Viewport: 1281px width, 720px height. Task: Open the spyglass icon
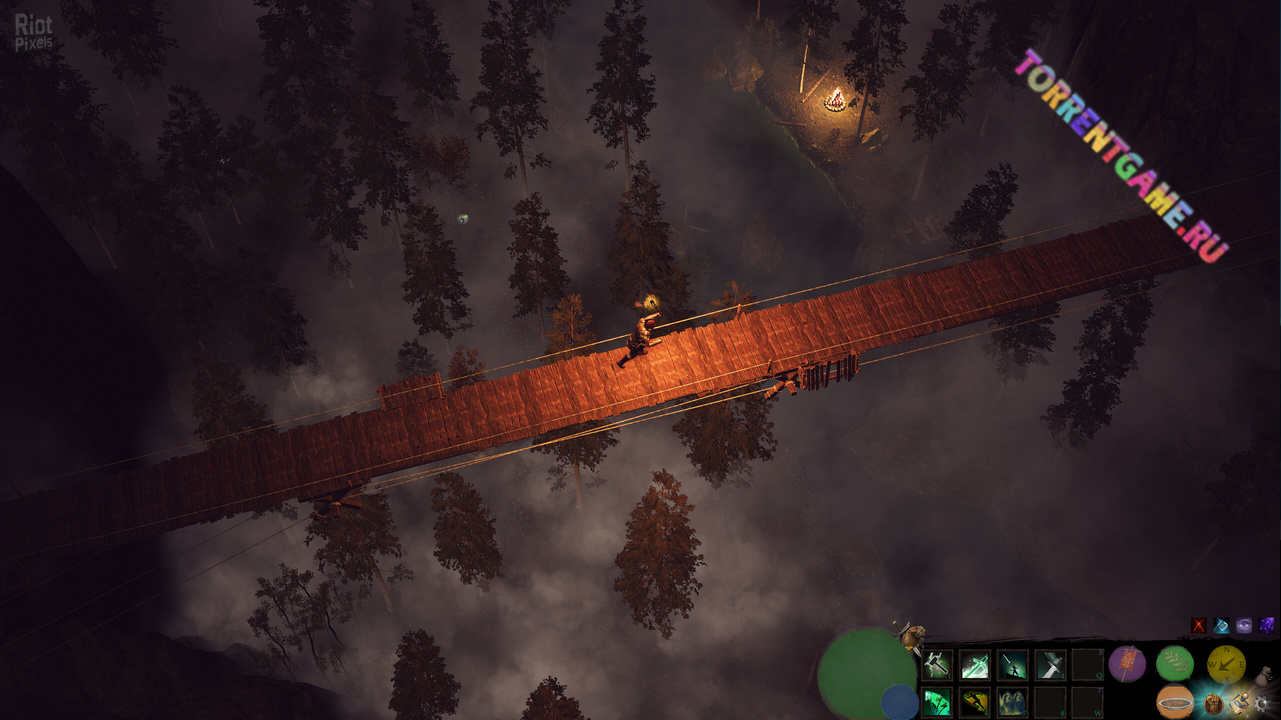tap(1240, 701)
